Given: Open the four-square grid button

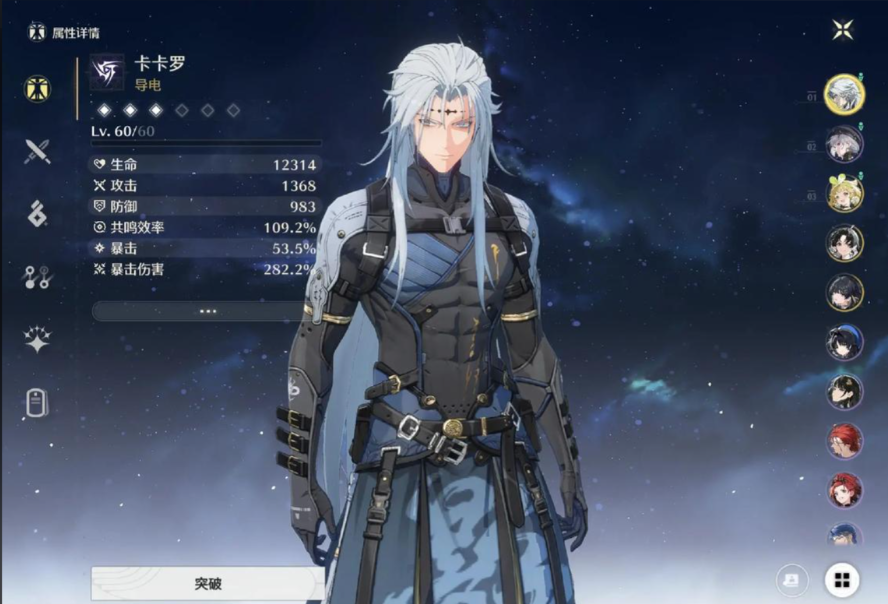Looking at the screenshot, I should pos(842,580).
